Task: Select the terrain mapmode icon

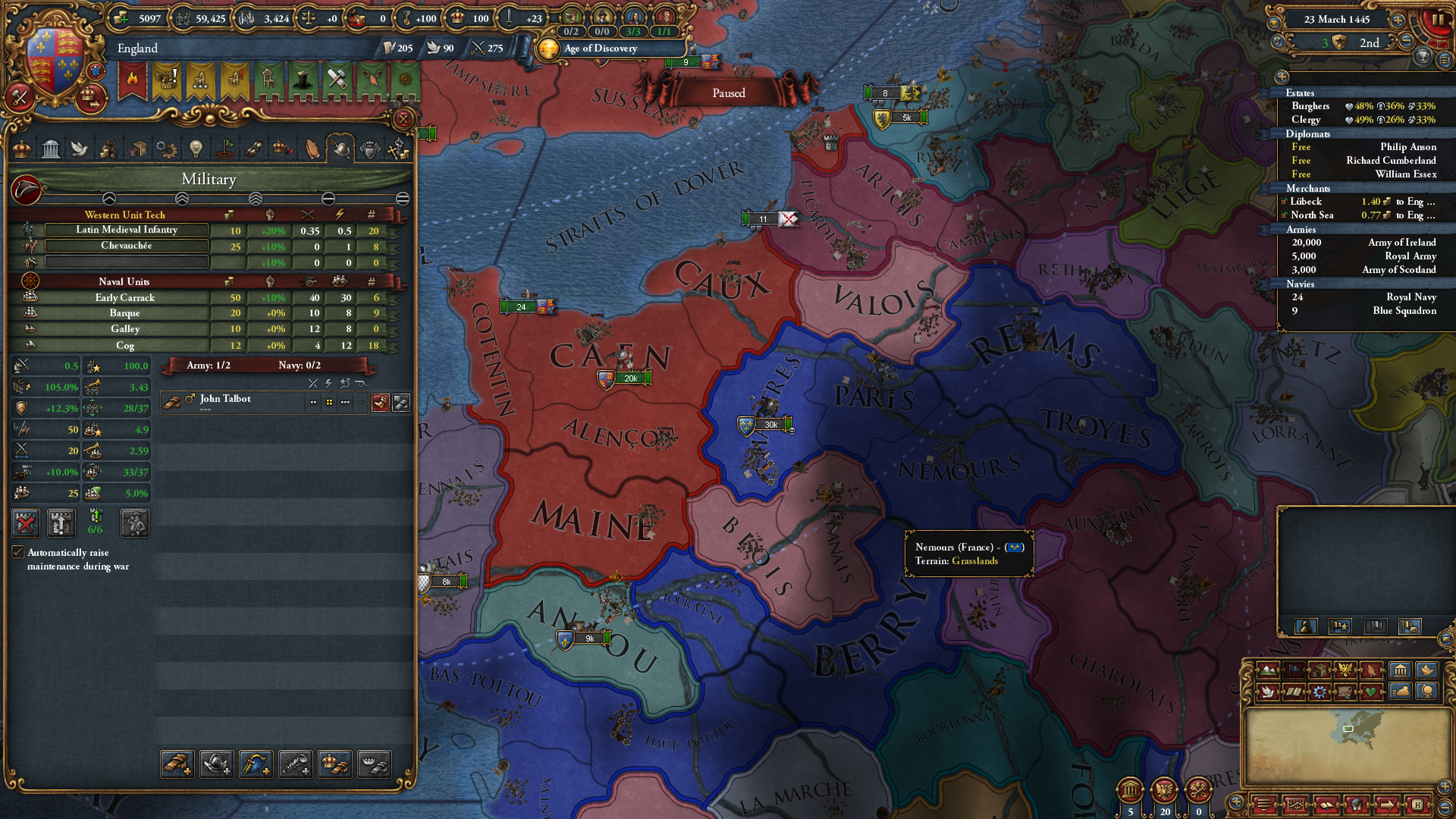Action: (1268, 670)
